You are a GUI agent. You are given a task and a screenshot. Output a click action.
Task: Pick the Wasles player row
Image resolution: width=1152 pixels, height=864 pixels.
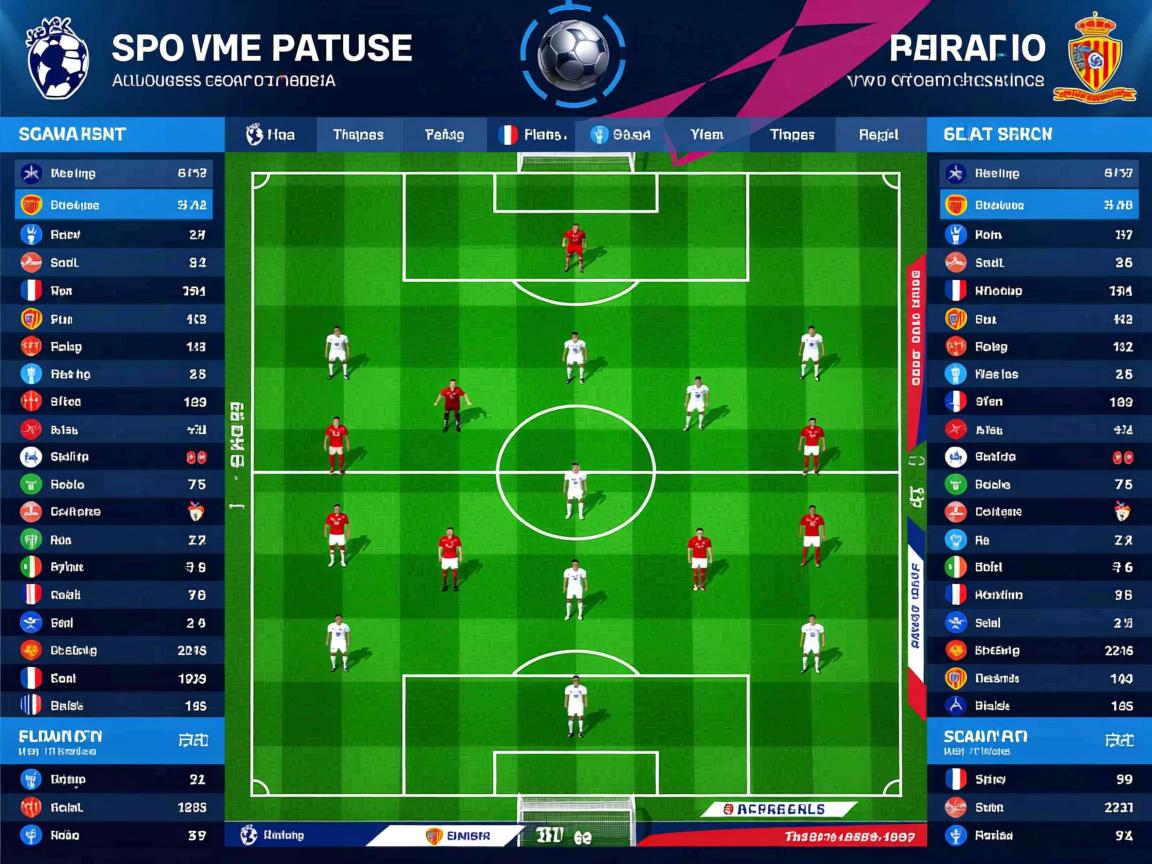pos(1039,374)
